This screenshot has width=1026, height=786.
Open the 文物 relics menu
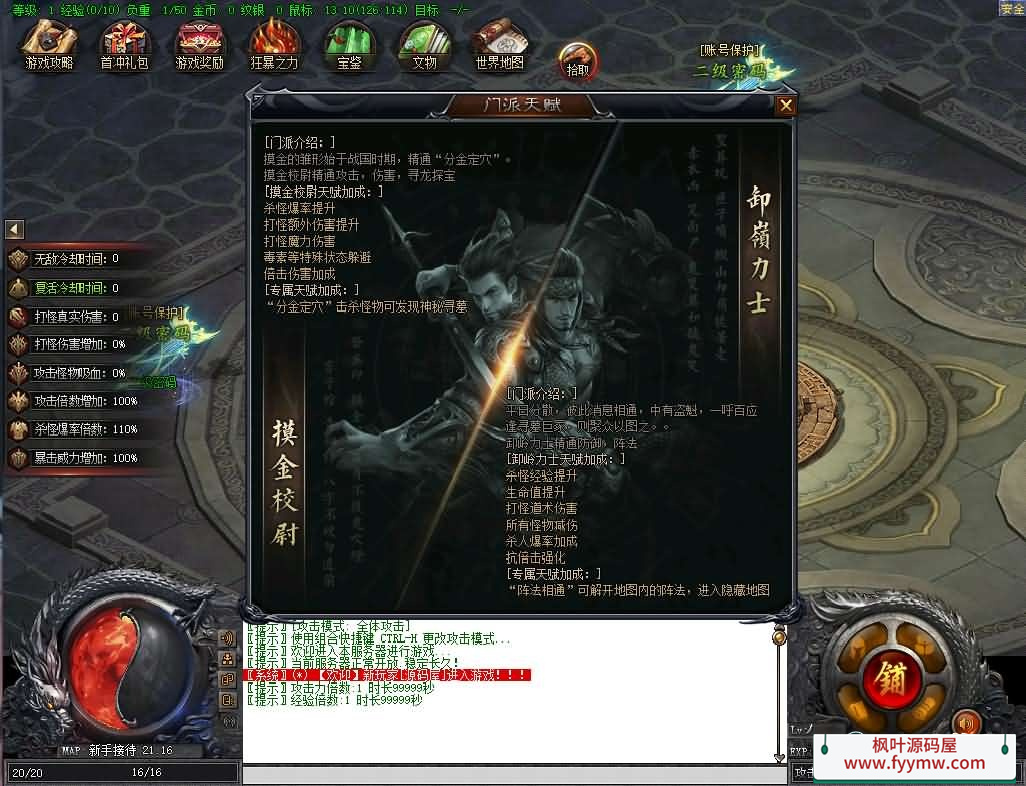pos(424,46)
